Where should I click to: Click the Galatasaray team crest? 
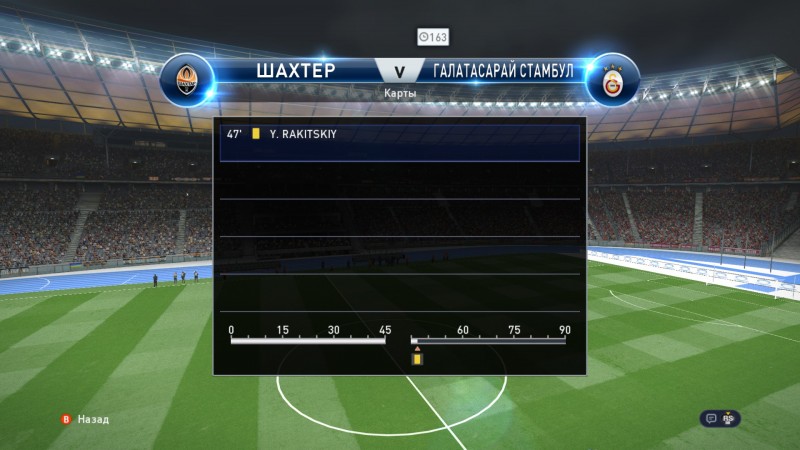coord(611,81)
